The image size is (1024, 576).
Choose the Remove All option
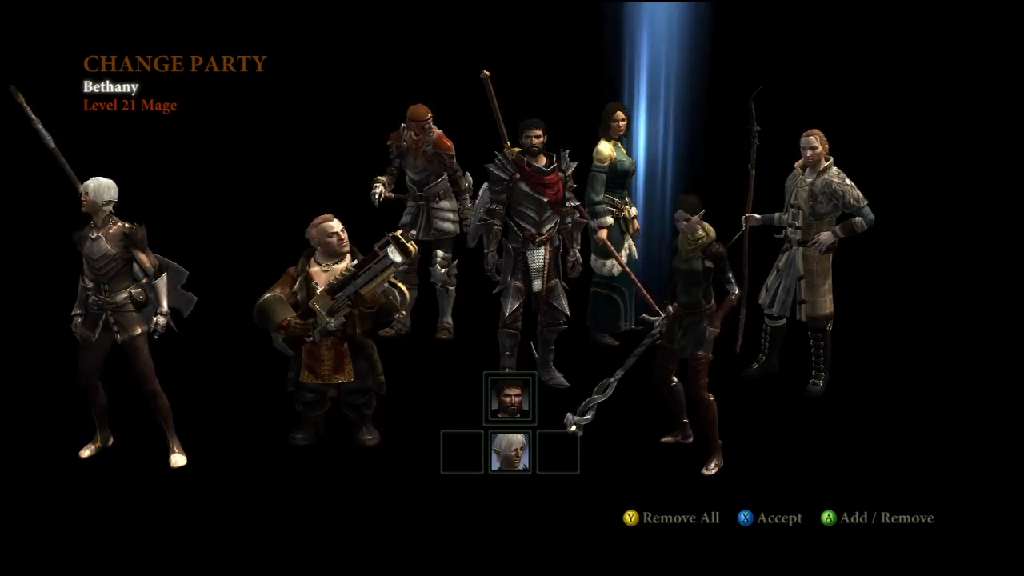tap(671, 518)
